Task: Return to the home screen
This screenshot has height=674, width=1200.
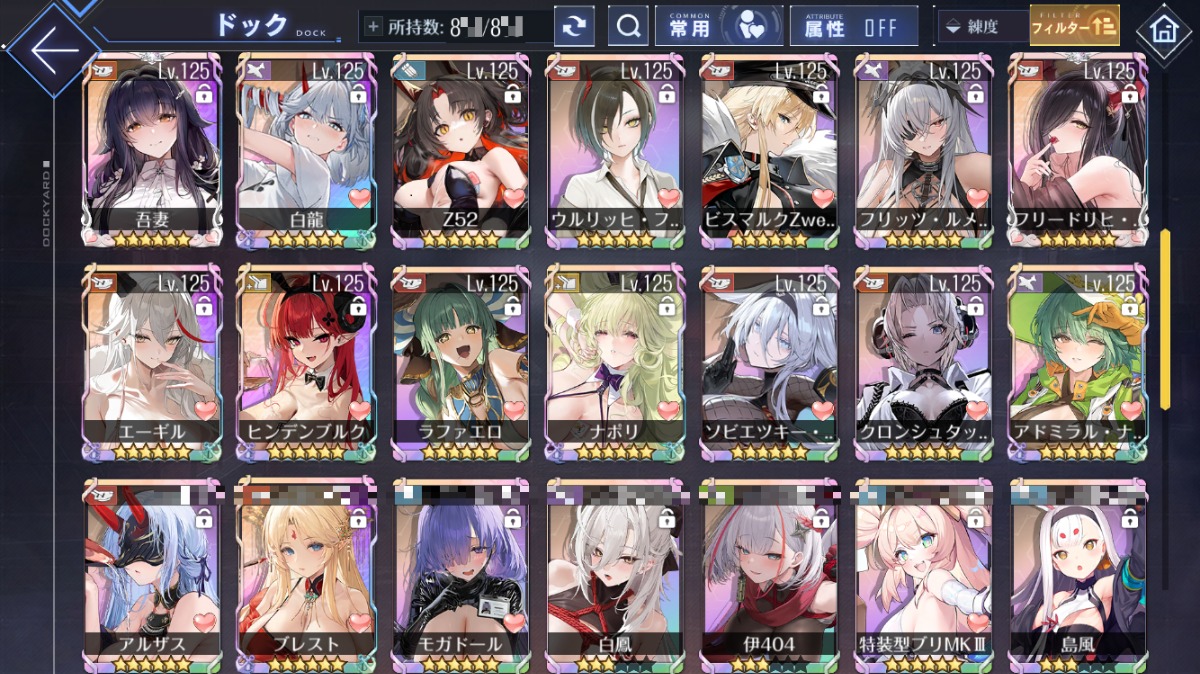Action: pyautogui.click(x=1163, y=30)
